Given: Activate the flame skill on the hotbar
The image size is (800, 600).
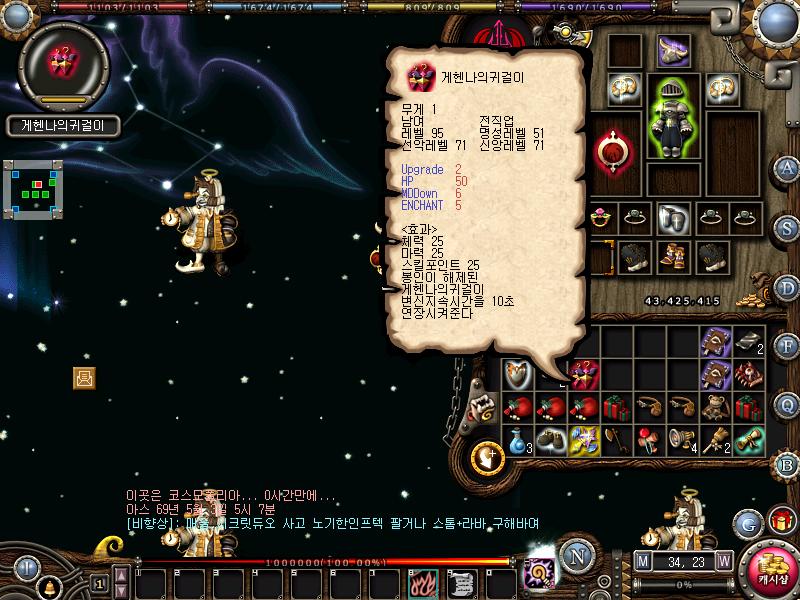Looking at the screenshot, I should [x=423, y=580].
